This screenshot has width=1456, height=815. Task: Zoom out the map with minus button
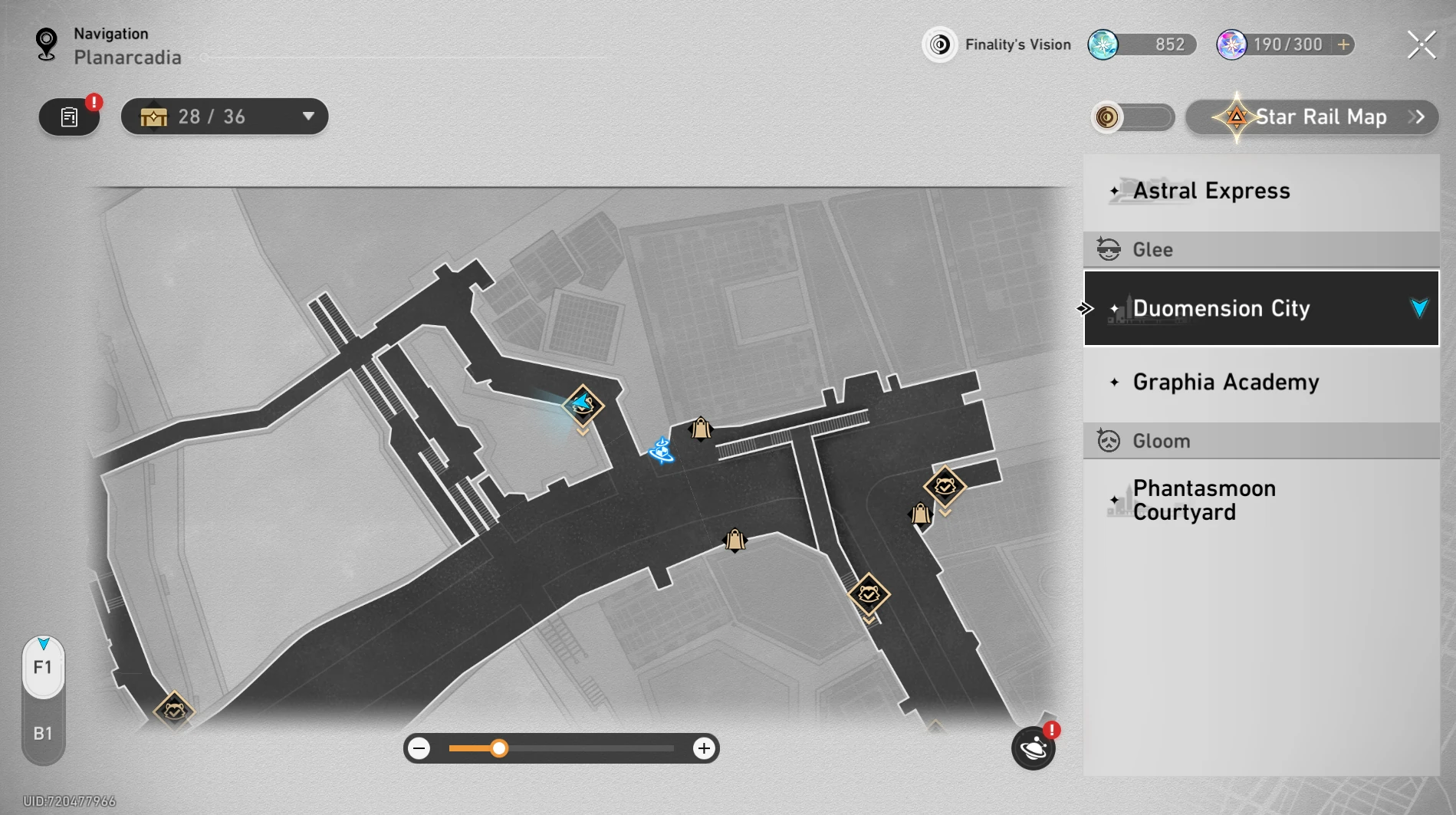click(419, 748)
